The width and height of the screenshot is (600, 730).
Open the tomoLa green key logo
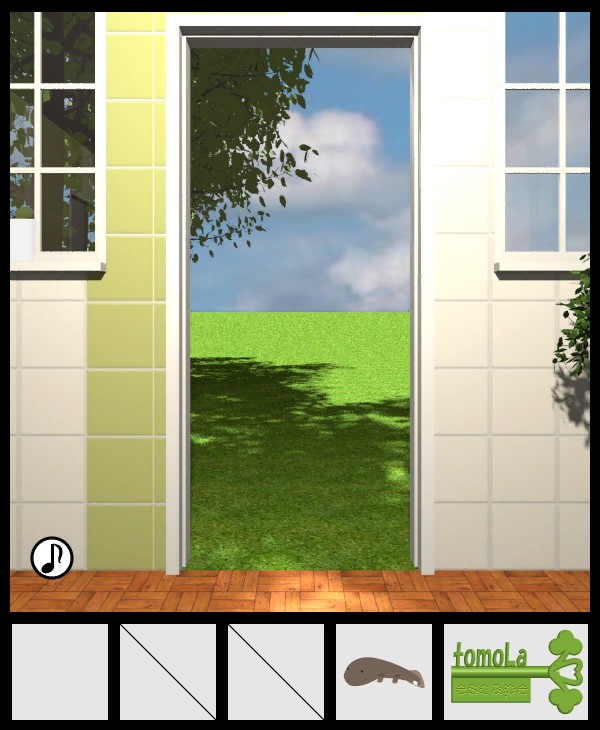pyautogui.click(x=516, y=672)
